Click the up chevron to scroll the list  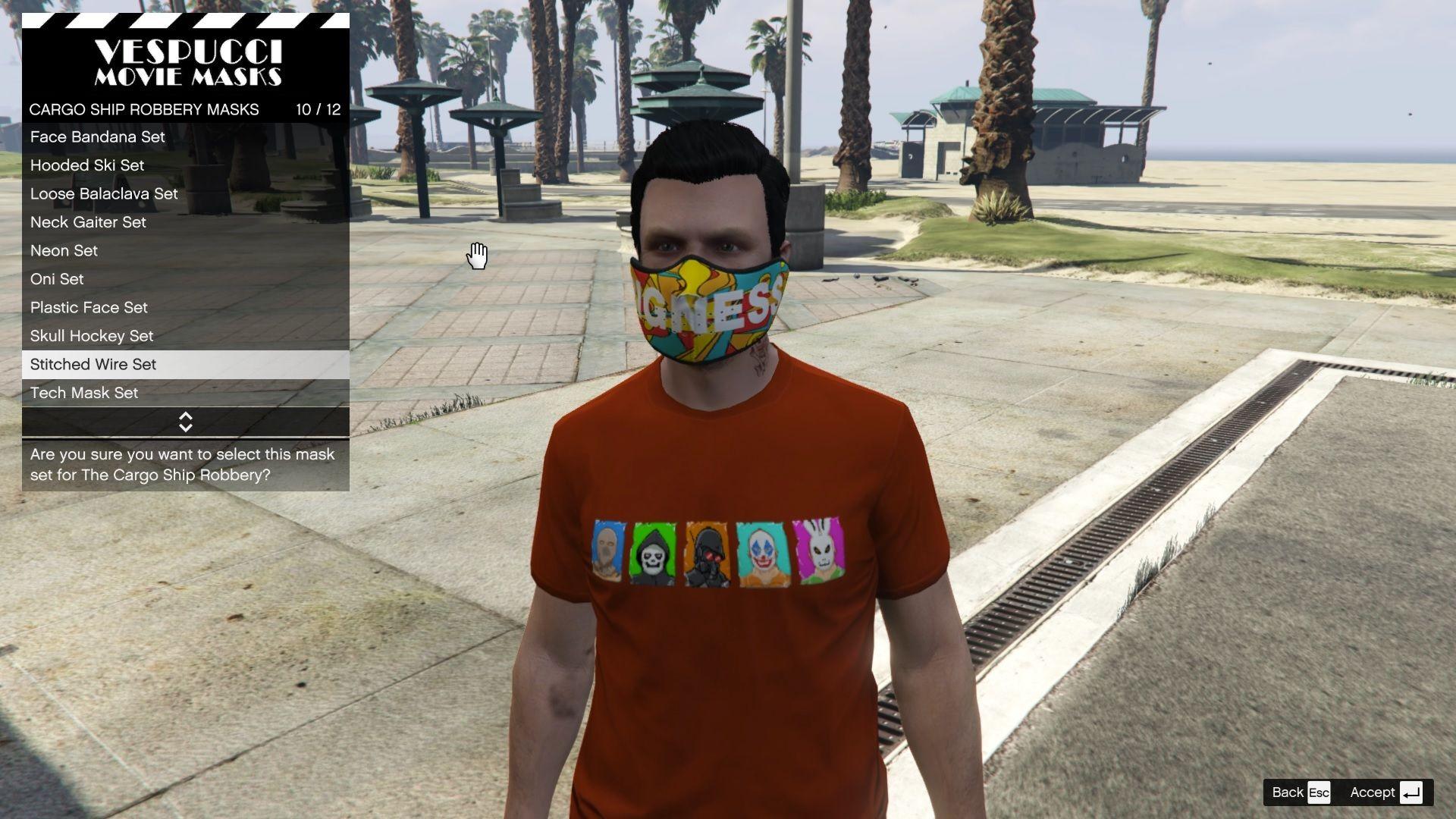coord(186,416)
